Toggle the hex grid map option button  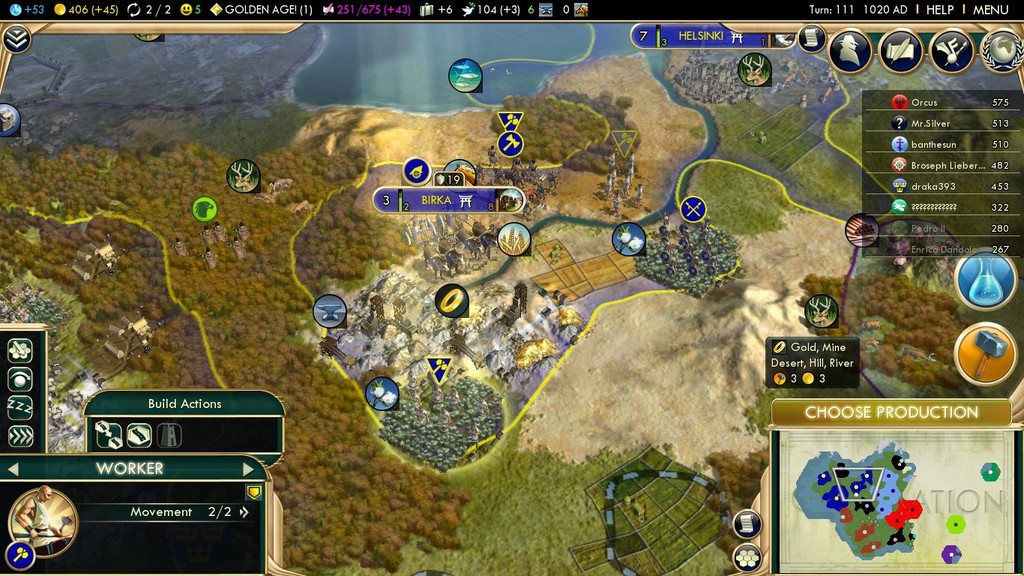tap(744, 557)
